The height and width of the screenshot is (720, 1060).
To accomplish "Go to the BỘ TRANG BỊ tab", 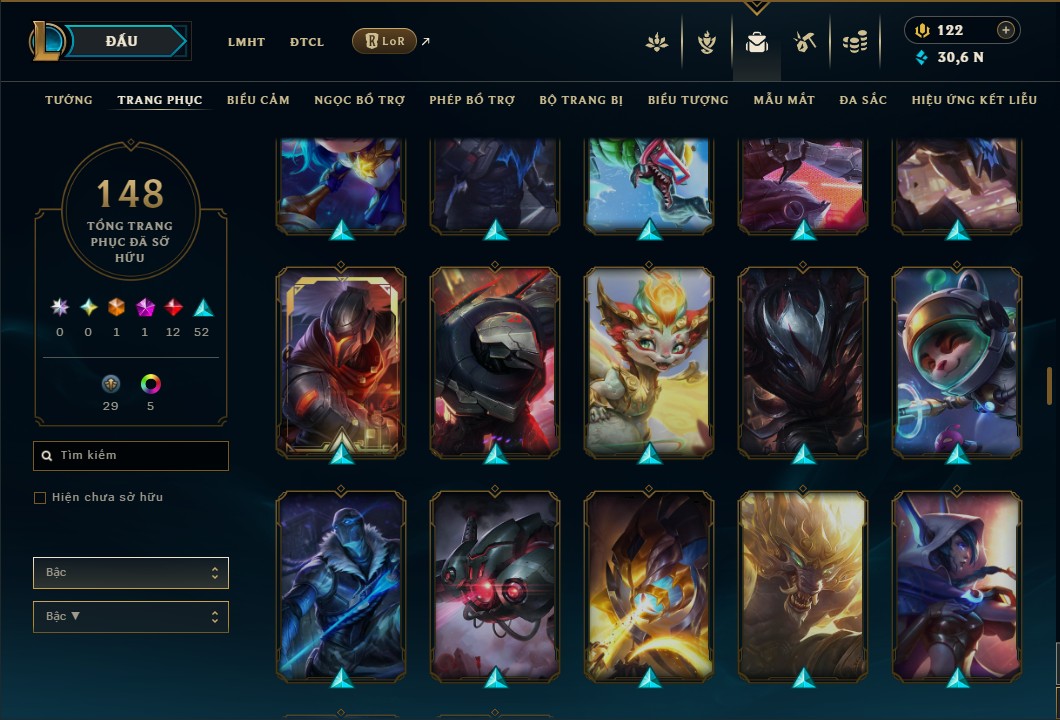I will coord(581,100).
